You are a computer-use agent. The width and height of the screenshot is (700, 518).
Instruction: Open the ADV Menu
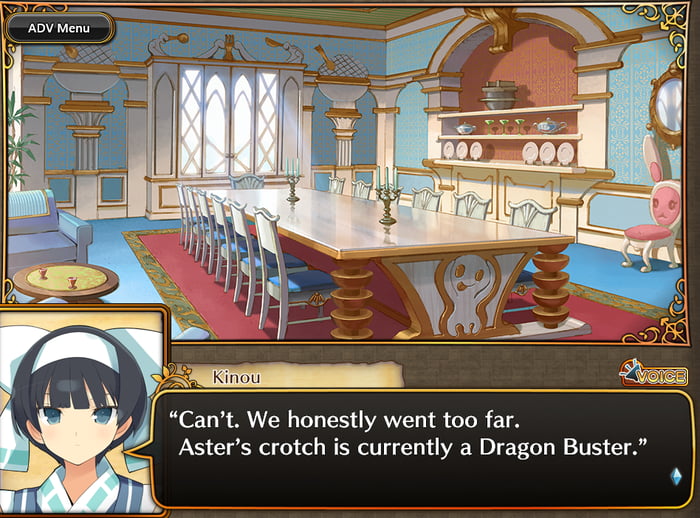click(59, 28)
